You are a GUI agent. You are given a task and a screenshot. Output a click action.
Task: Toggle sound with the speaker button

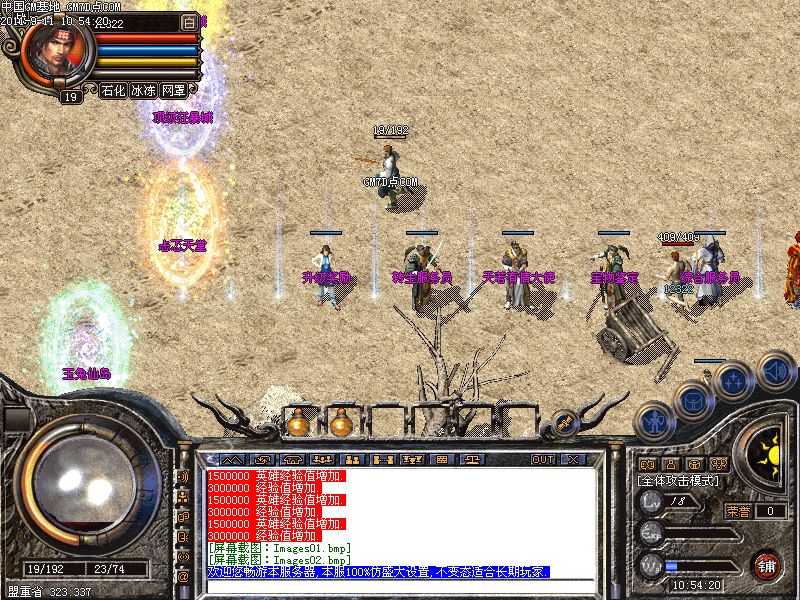[x=775, y=370]
